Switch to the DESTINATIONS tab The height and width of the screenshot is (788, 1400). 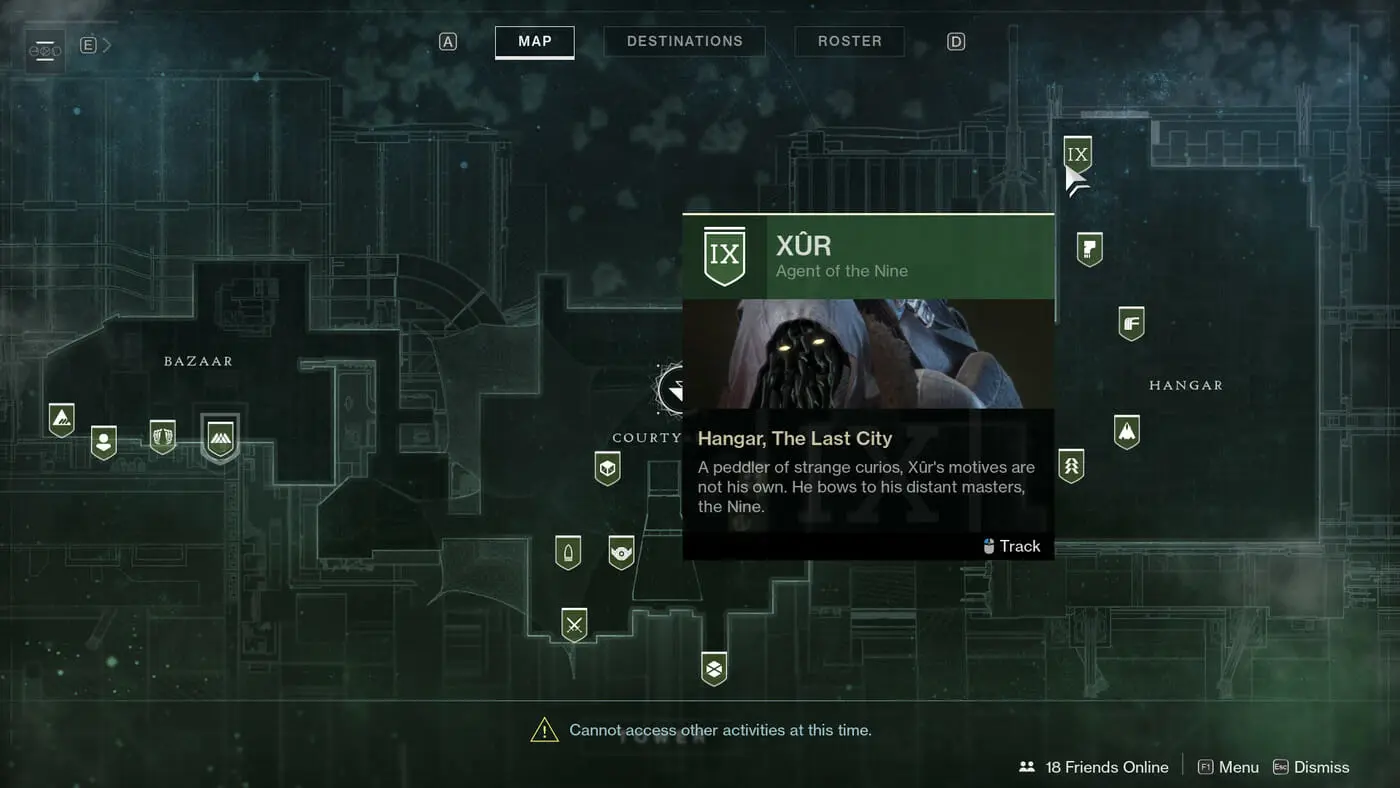(684, 41)
